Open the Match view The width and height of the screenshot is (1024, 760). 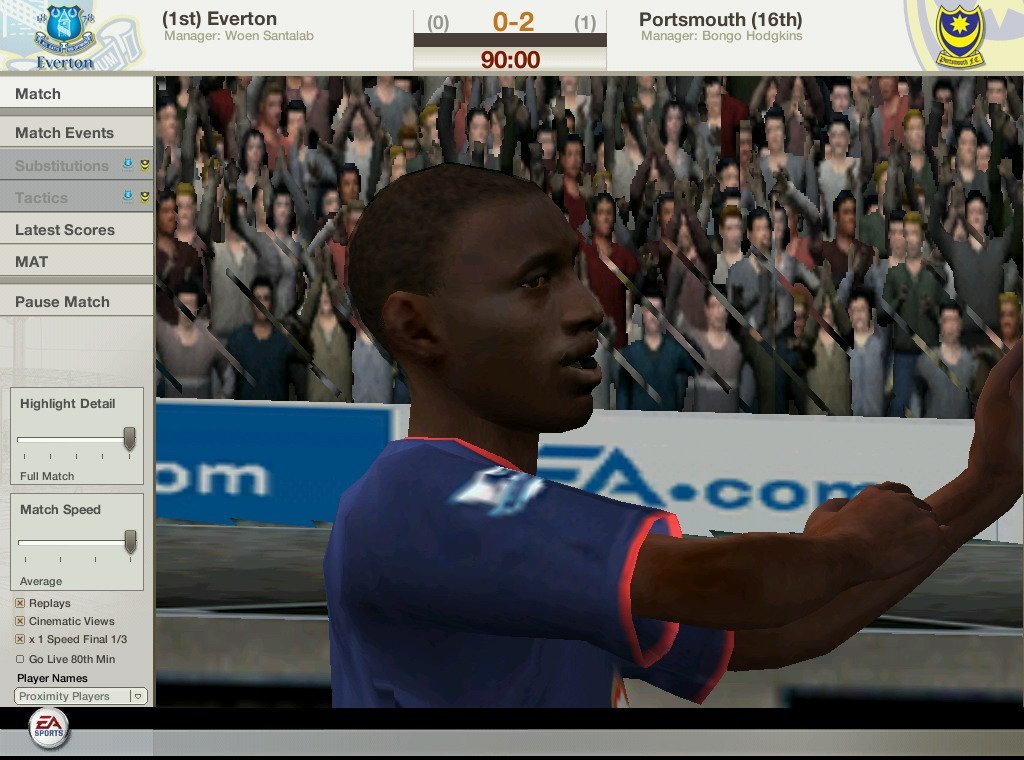pyautogui.click(x=76, y=94)
